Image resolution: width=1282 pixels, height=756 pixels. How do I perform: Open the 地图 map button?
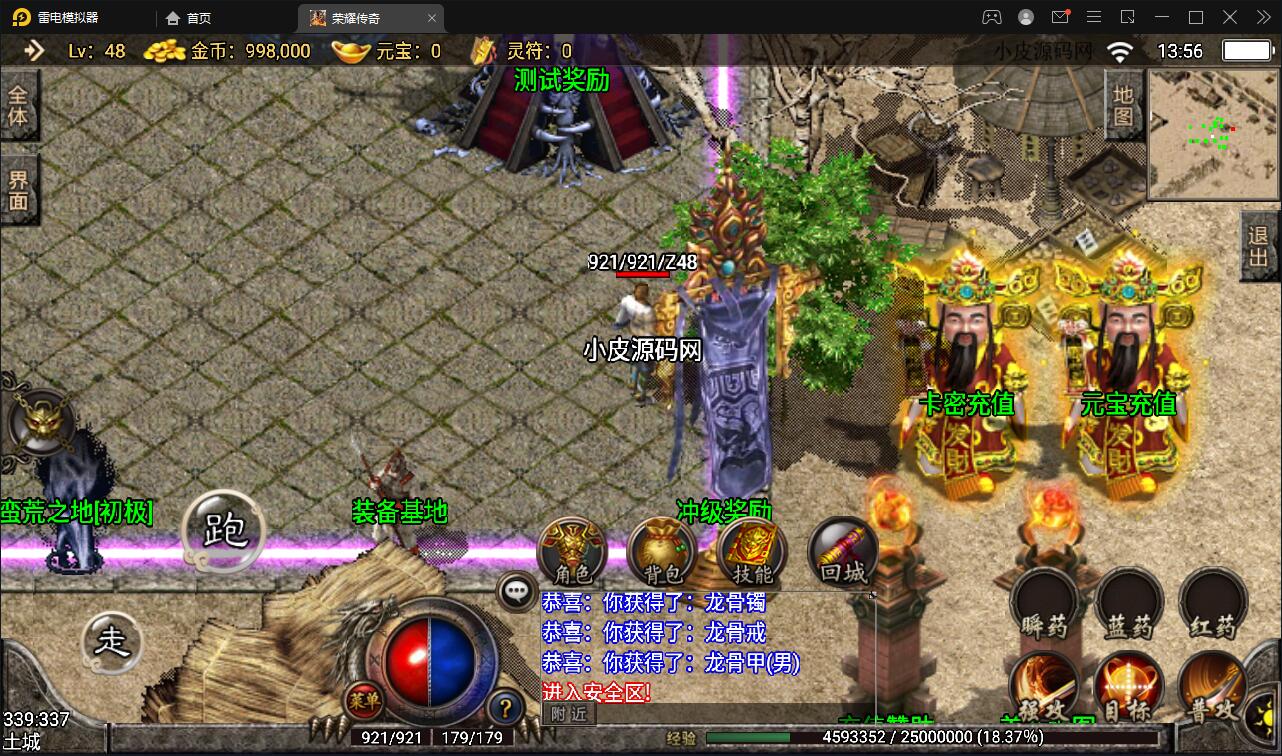1123,106
